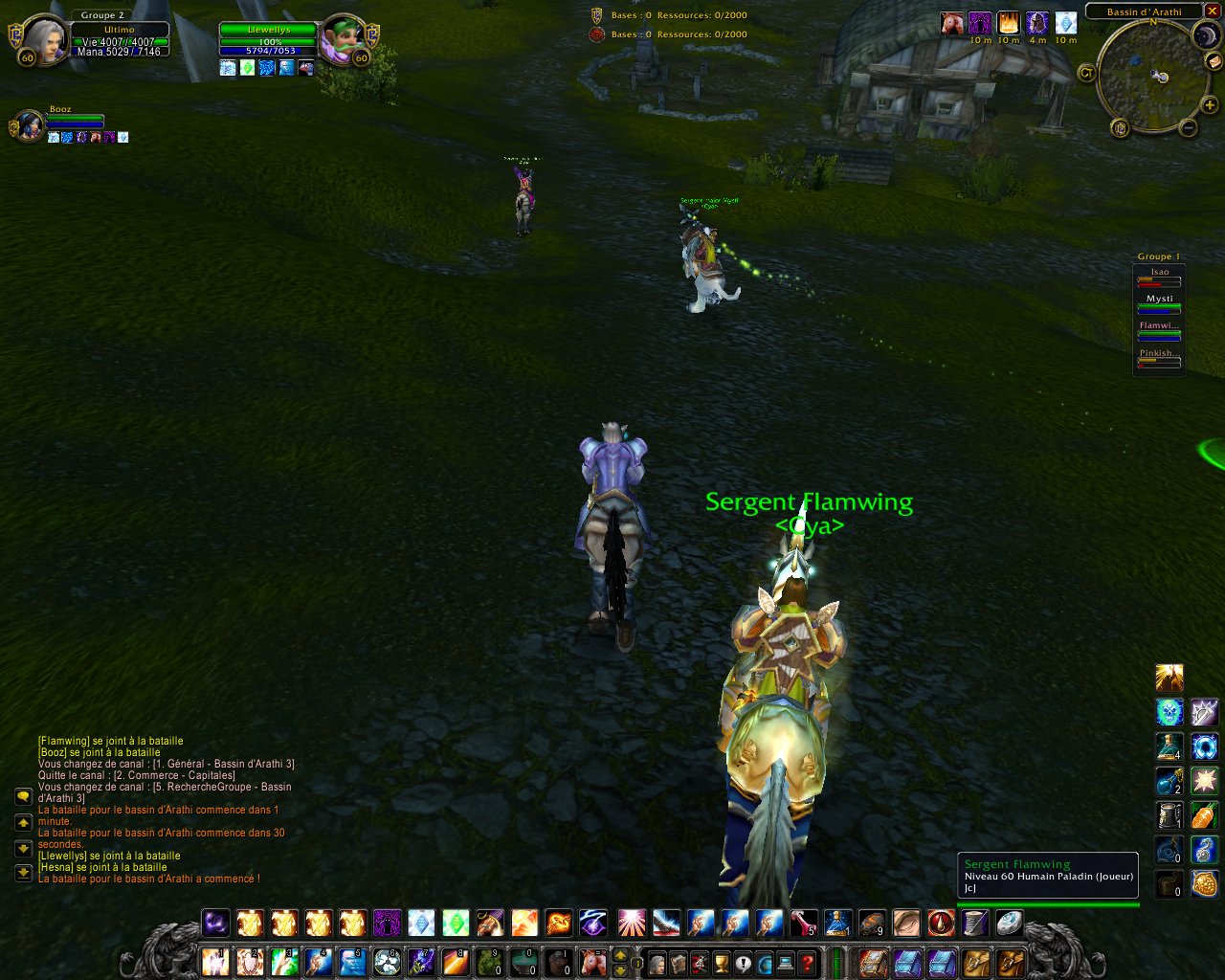Click the moon day-night clock indicator
Screen dimensions: 1225x980
point(1205,36)
